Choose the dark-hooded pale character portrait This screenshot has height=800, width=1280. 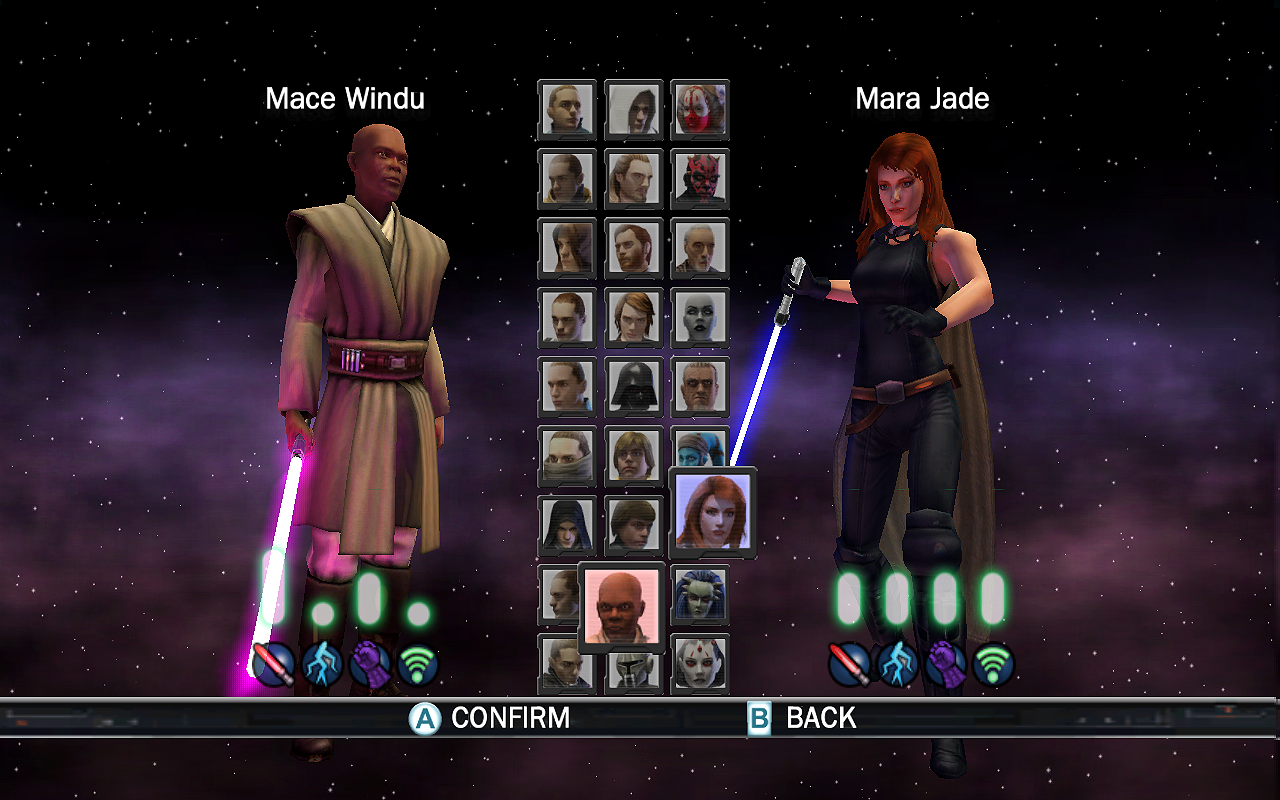(567, 524)
